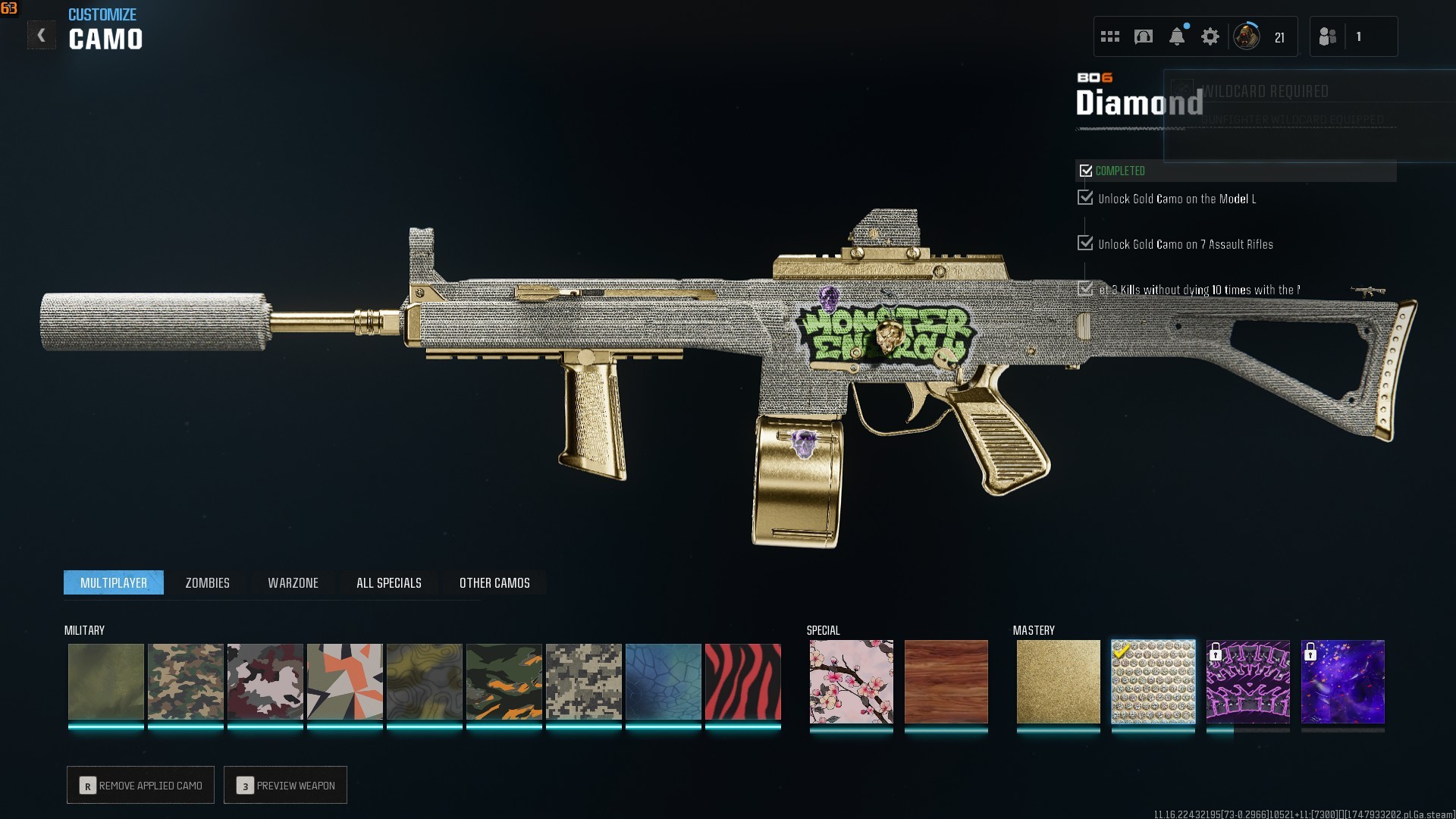
Task: Choose the Multiplayer camo tab
Action: [x=114, y=582]
